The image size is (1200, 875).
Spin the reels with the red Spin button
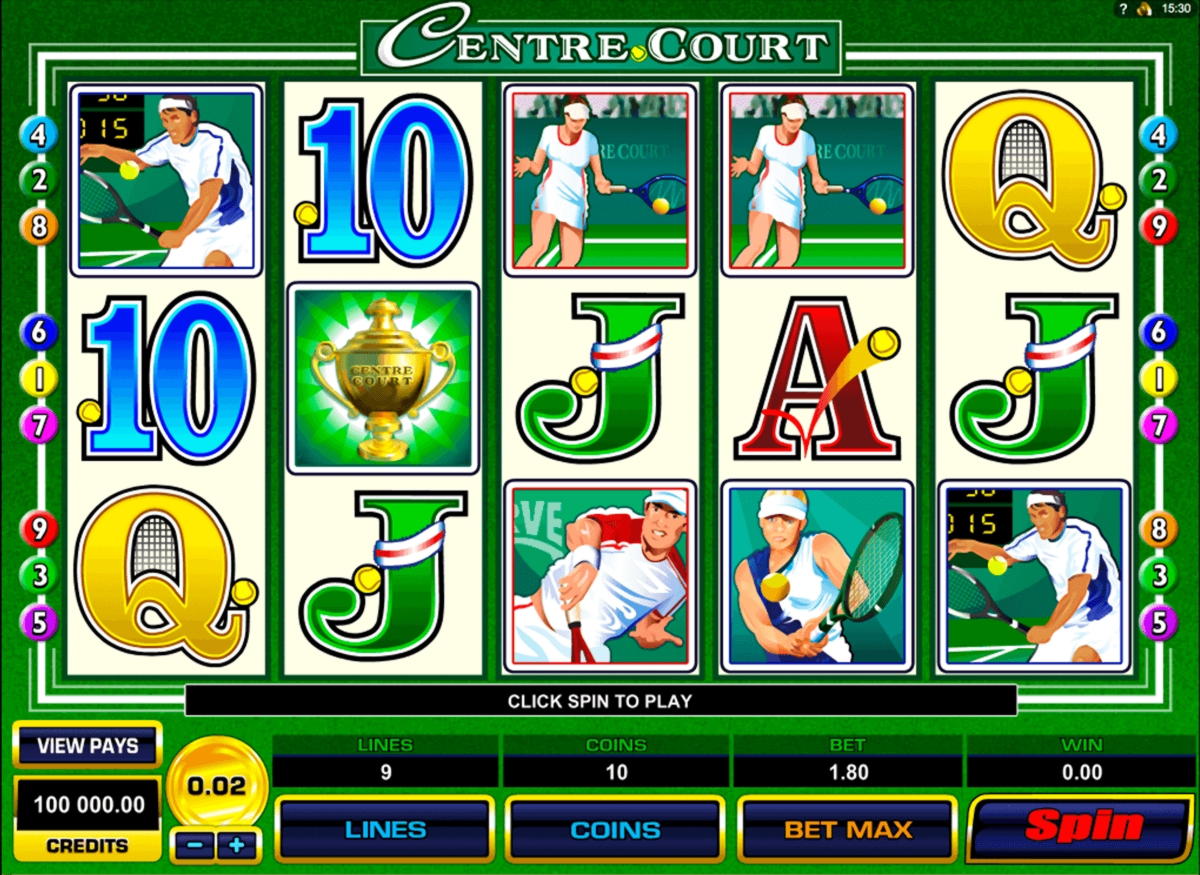click(x=1083, y=828)
